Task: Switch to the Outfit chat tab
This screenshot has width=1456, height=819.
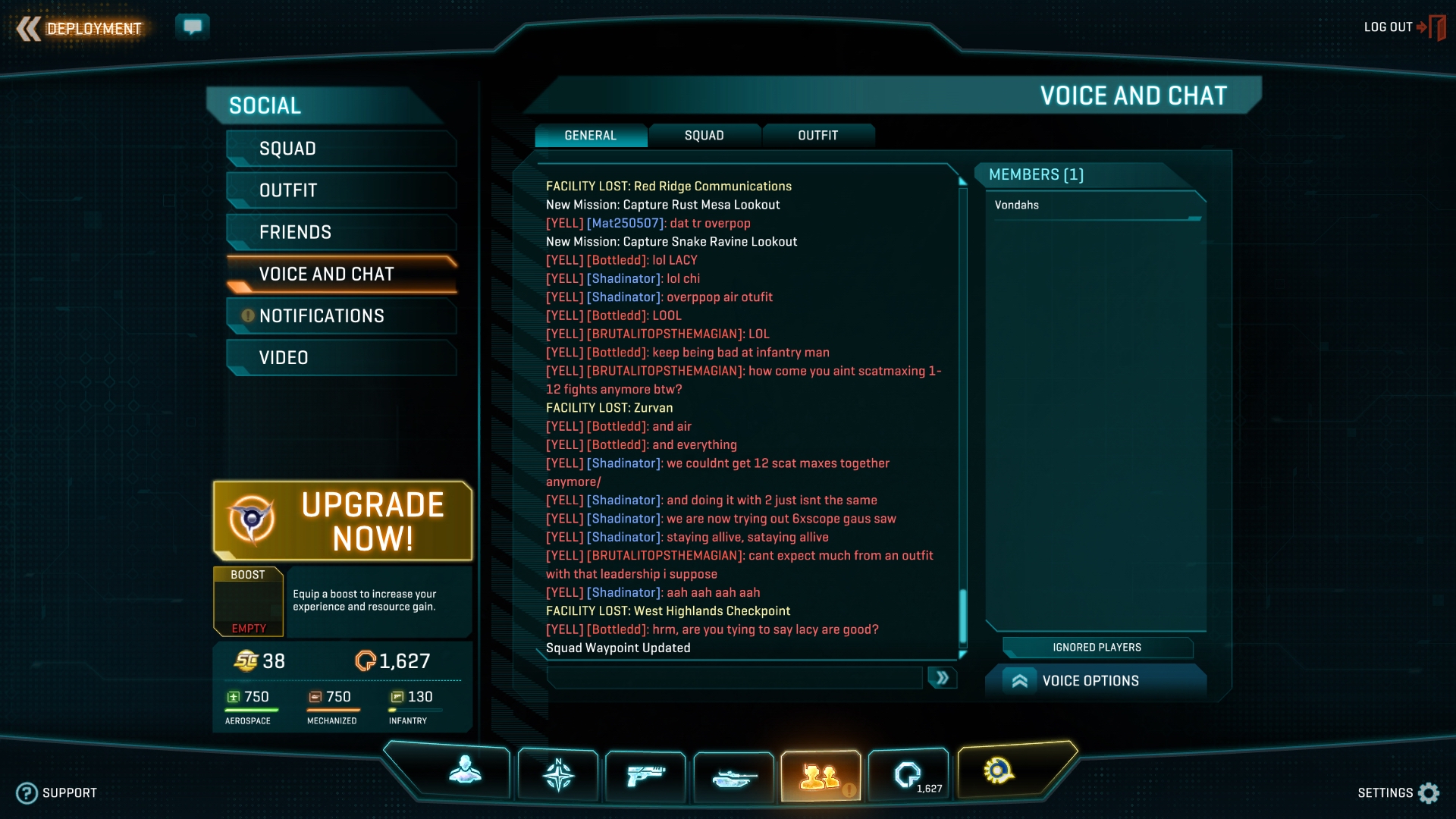Action: pos(817,136)
